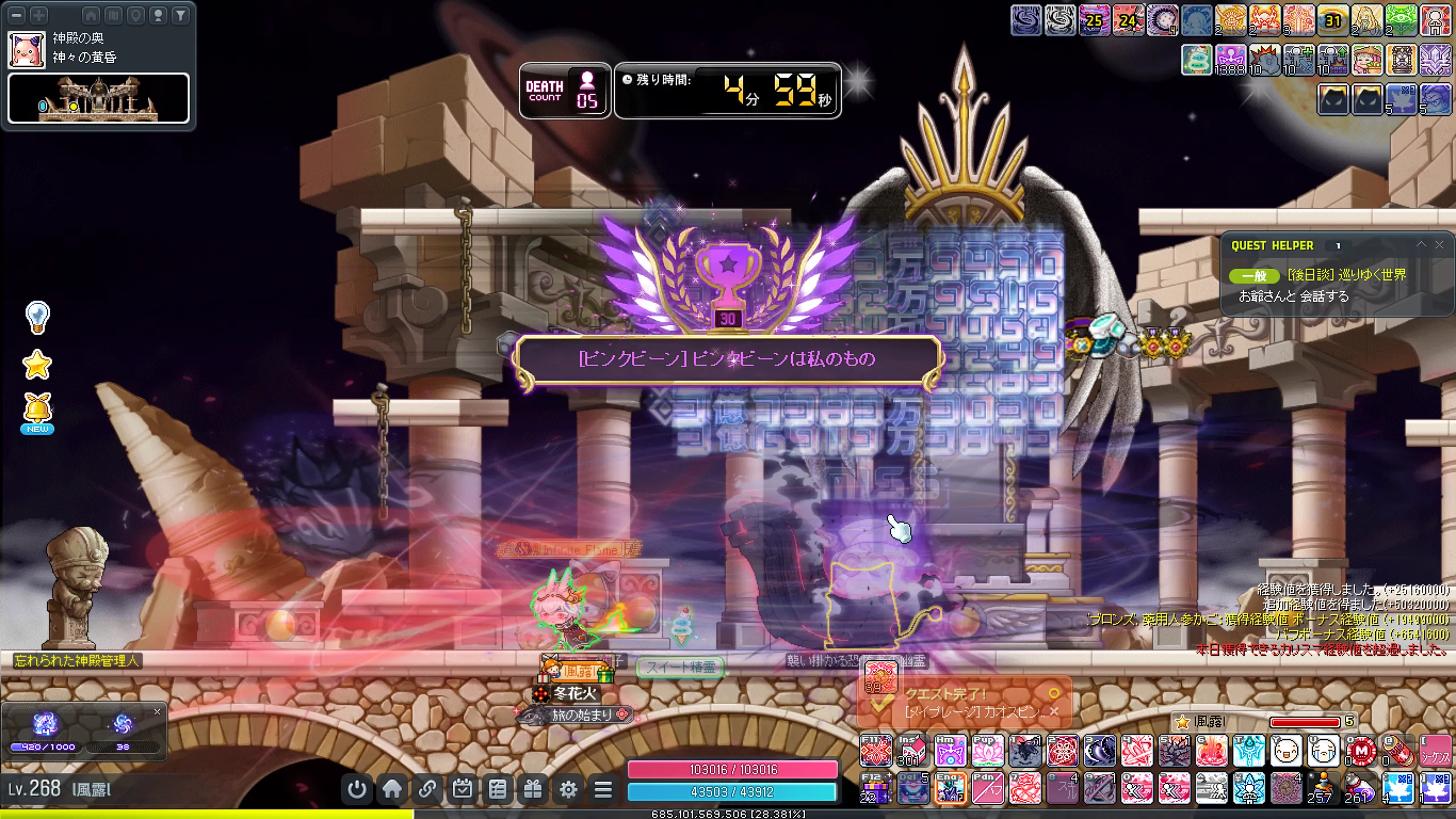Click the temple minimap preview
This screenshot has height=819, width=1456.
click(98, 98)
